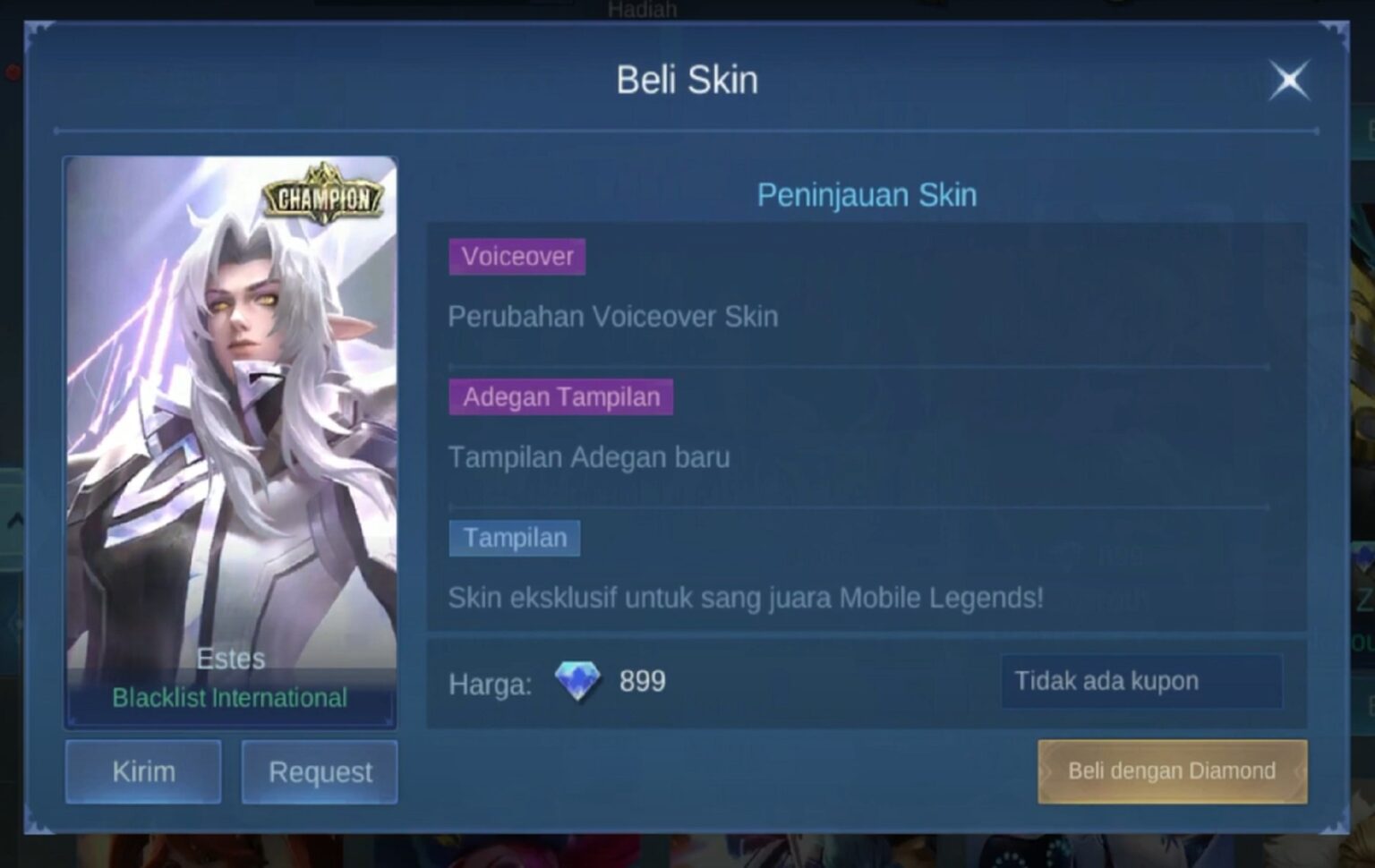
Task: Click the 899 diamond price value
Action: (x=643, y=681)
